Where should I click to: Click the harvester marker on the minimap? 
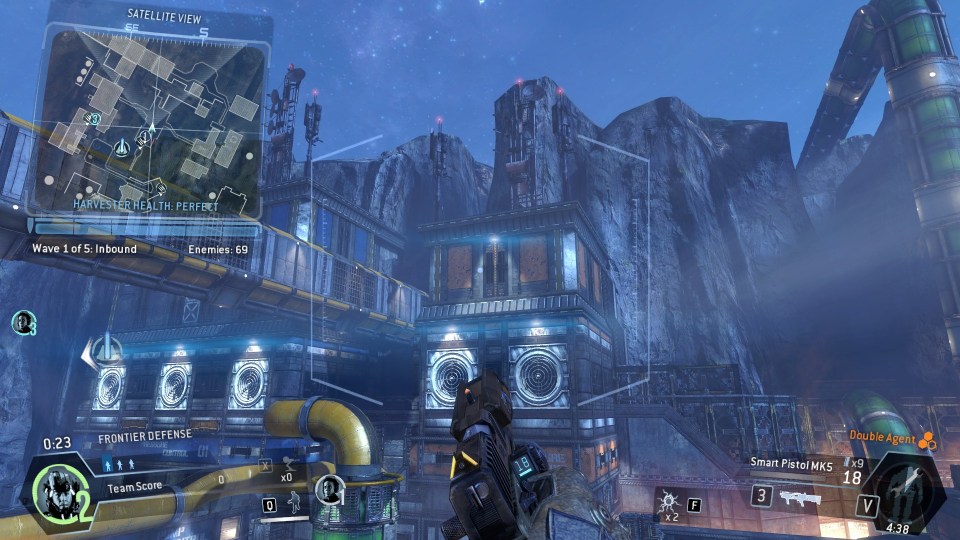[123, 147]
